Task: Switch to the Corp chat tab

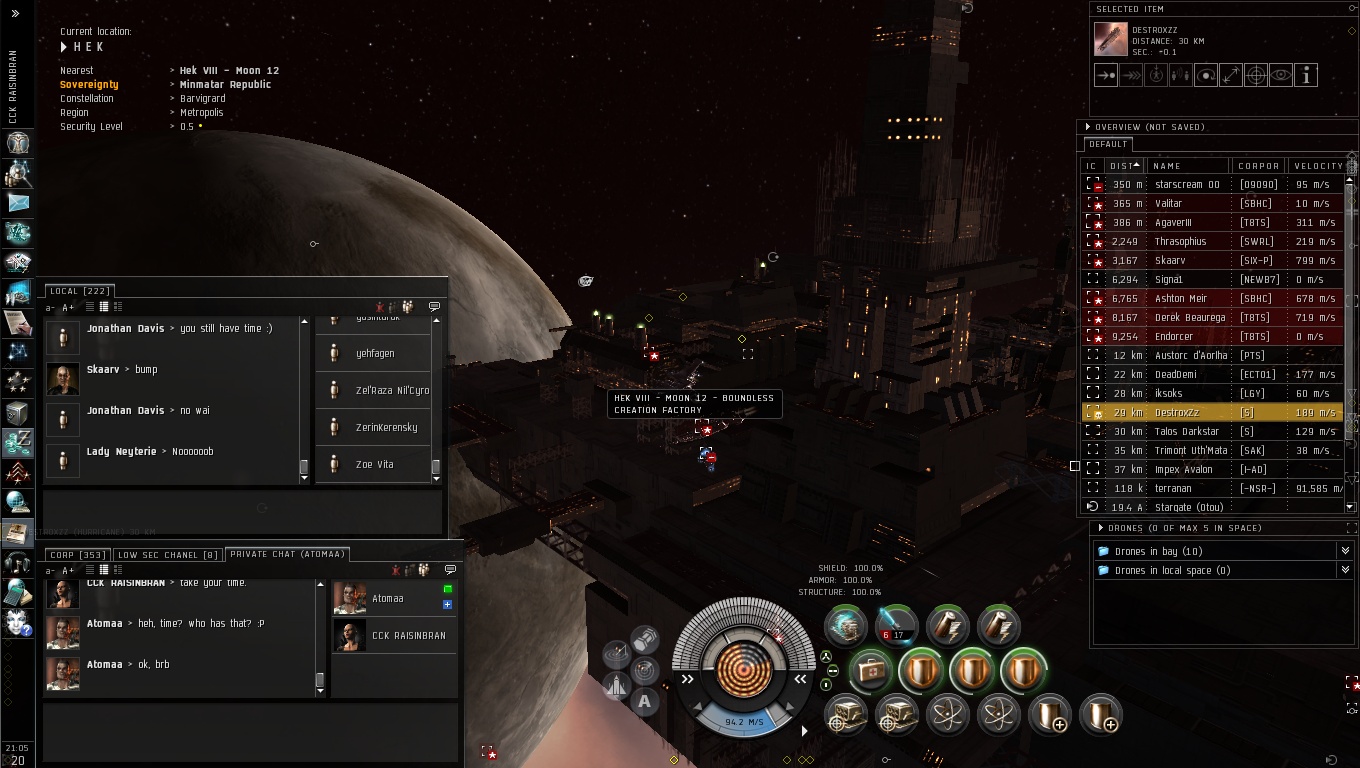Action: pyautogui.click(x=78, y=554)
